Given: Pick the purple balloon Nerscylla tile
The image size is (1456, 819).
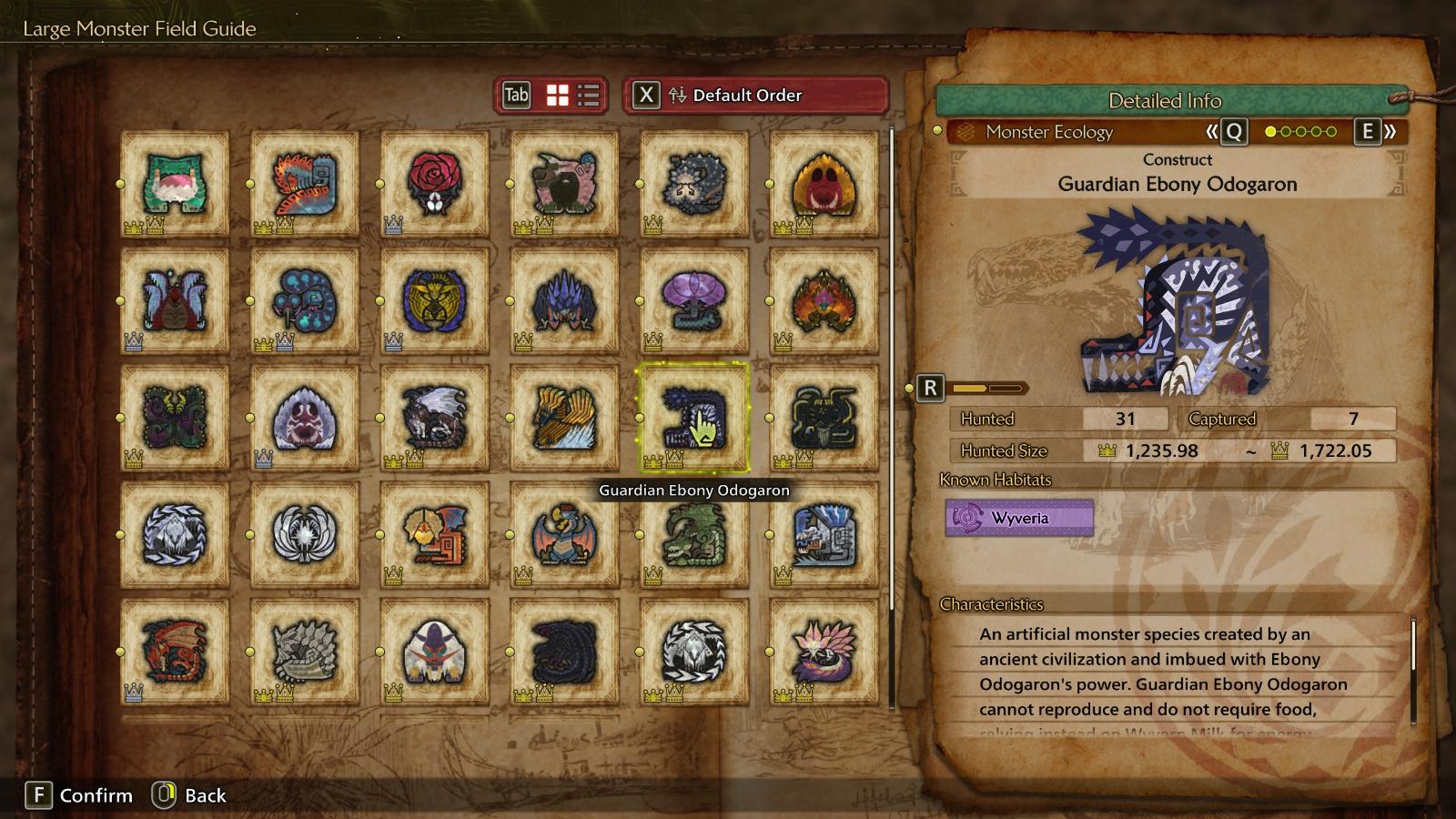Looking at the screenshot, I should tap(693, 300).
